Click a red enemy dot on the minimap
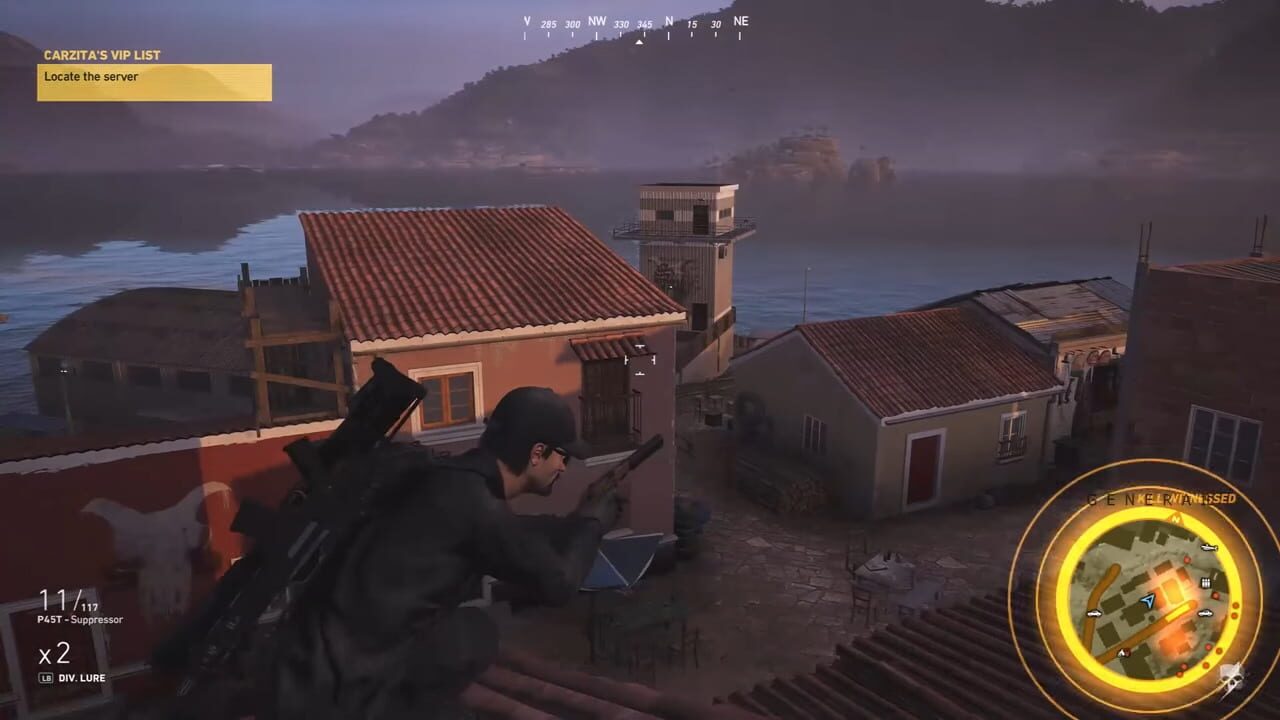This screenshot has width=1280, height=720. (x=1186, y=561)
